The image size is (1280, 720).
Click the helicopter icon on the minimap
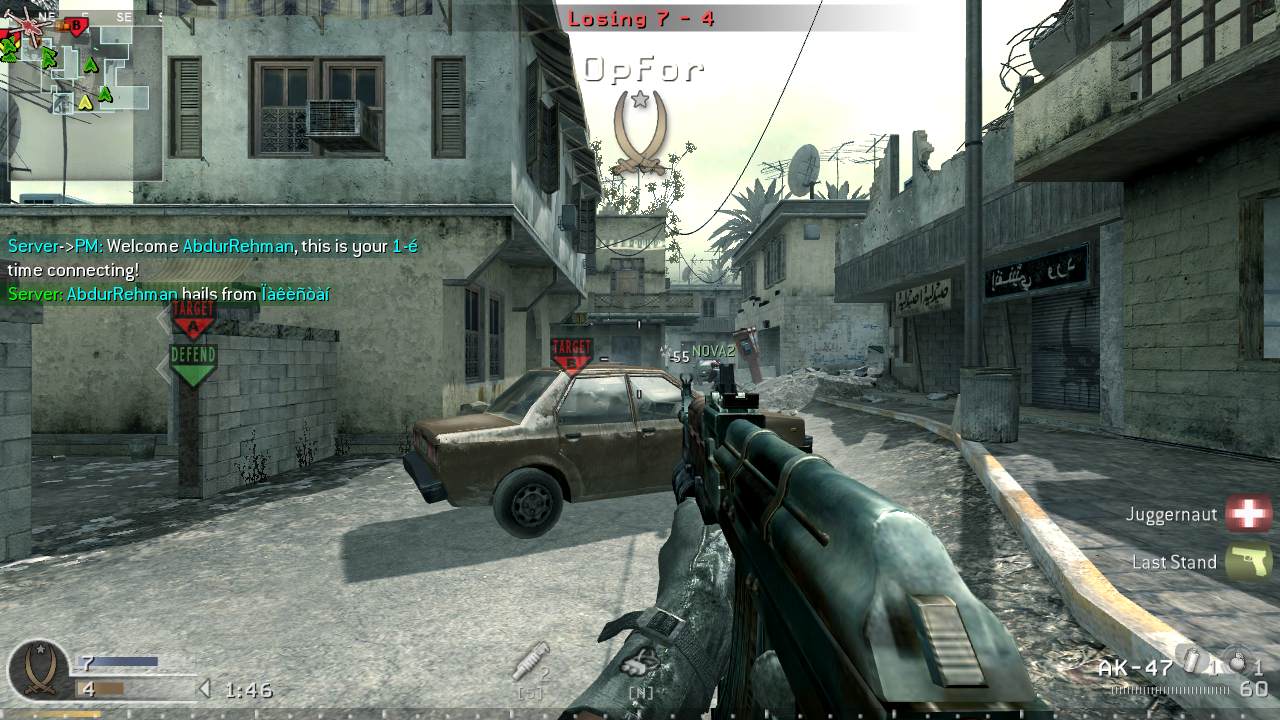(28, 26)
